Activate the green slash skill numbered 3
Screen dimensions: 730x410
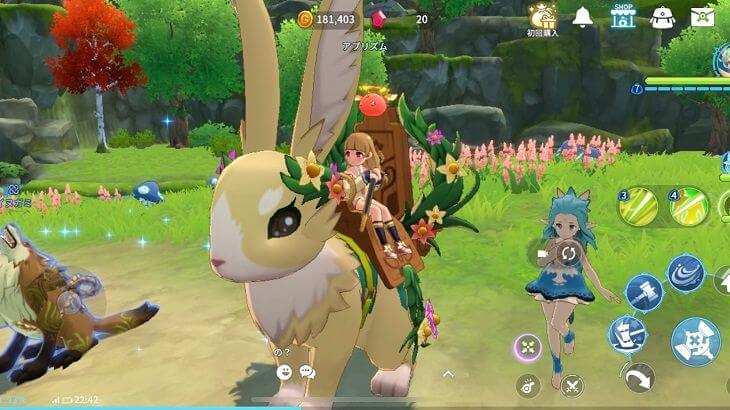(638, 207)
